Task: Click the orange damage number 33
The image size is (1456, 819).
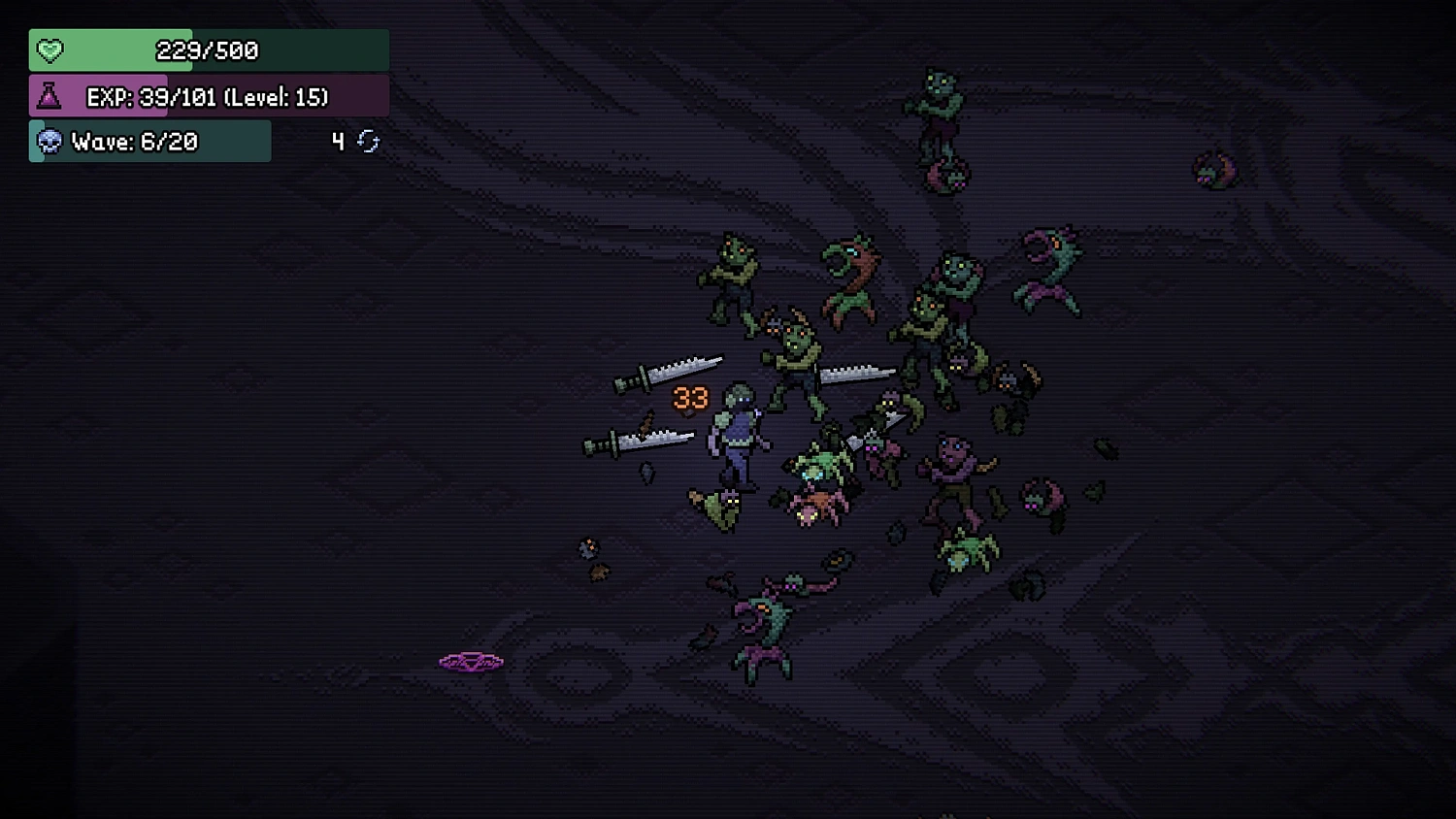Action: [x=689, y=397]
